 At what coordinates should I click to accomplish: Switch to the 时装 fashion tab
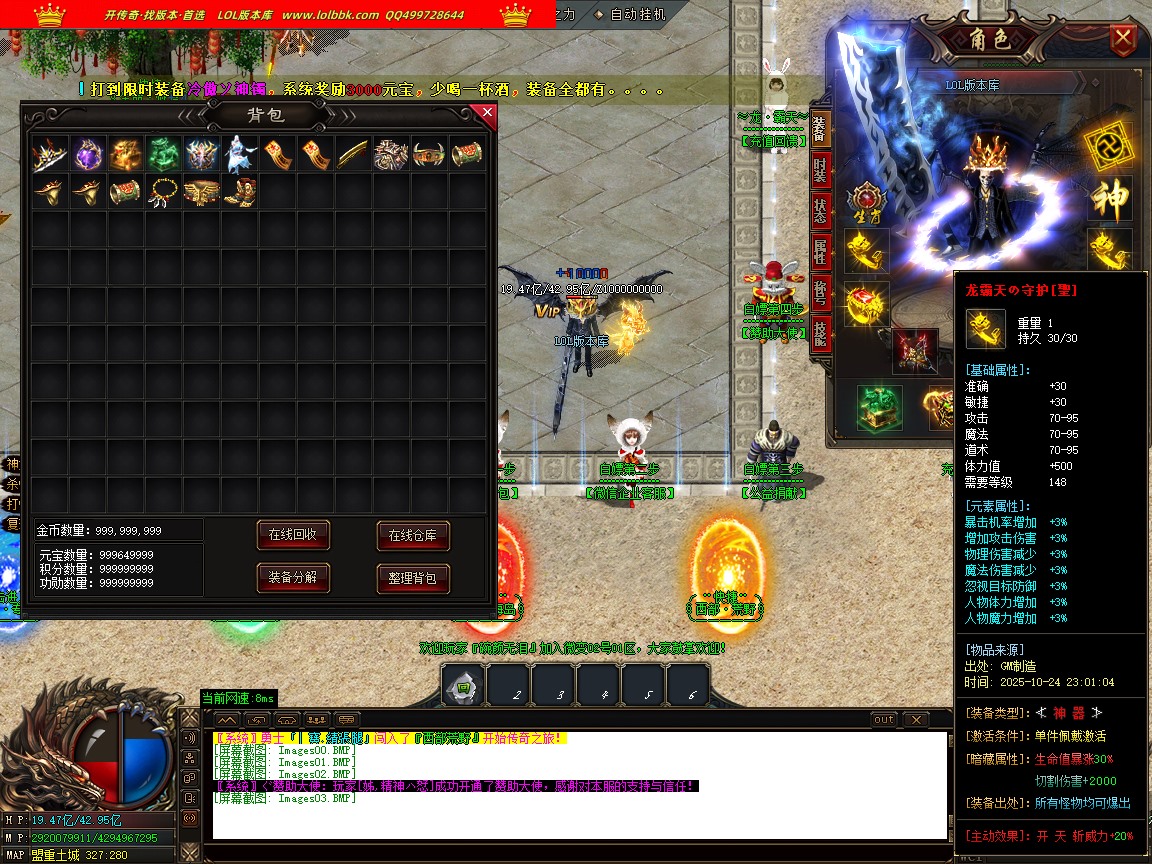tap(820, 170)
